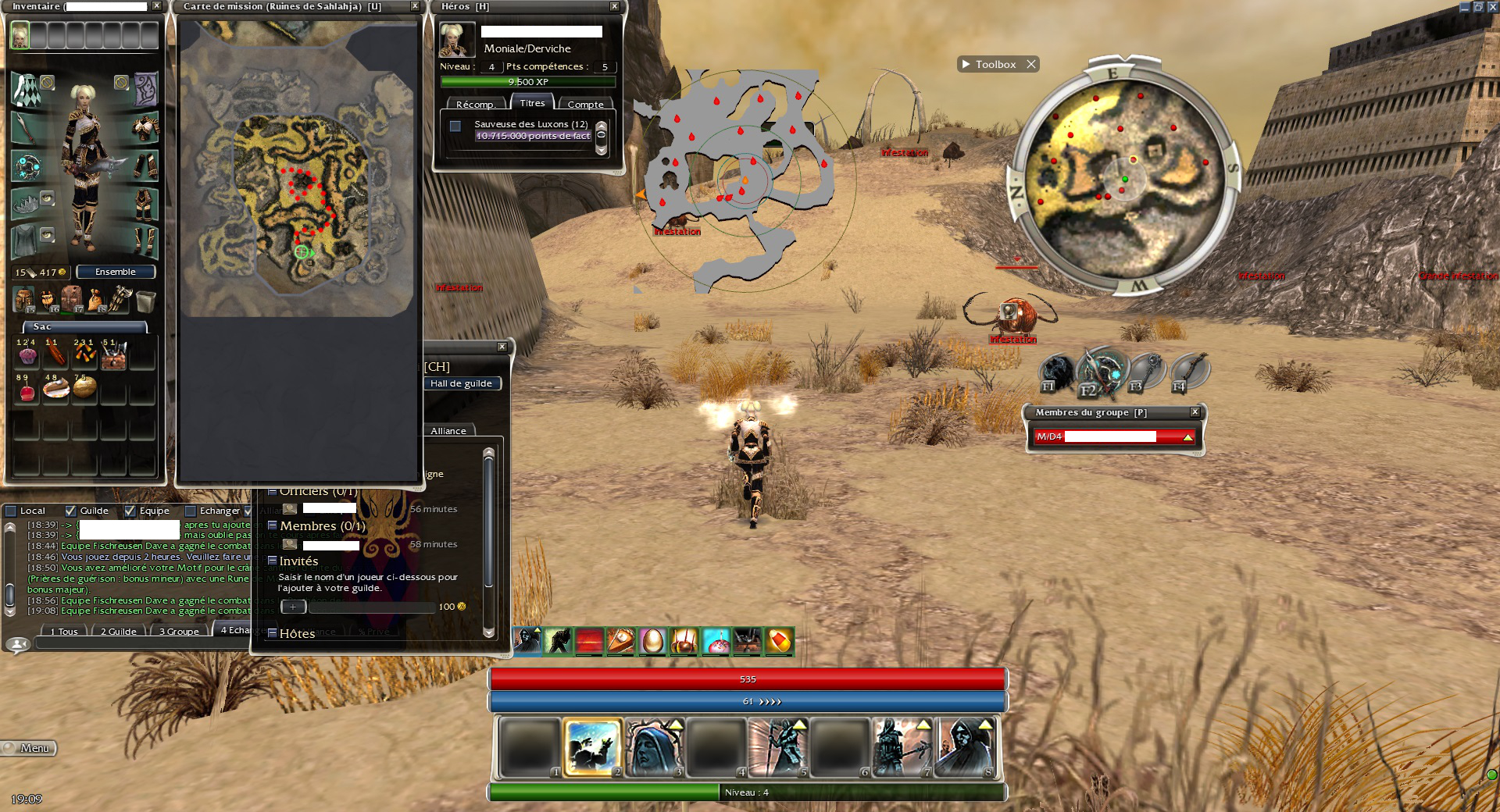Open the main Menu button

[x=30, y=748]
